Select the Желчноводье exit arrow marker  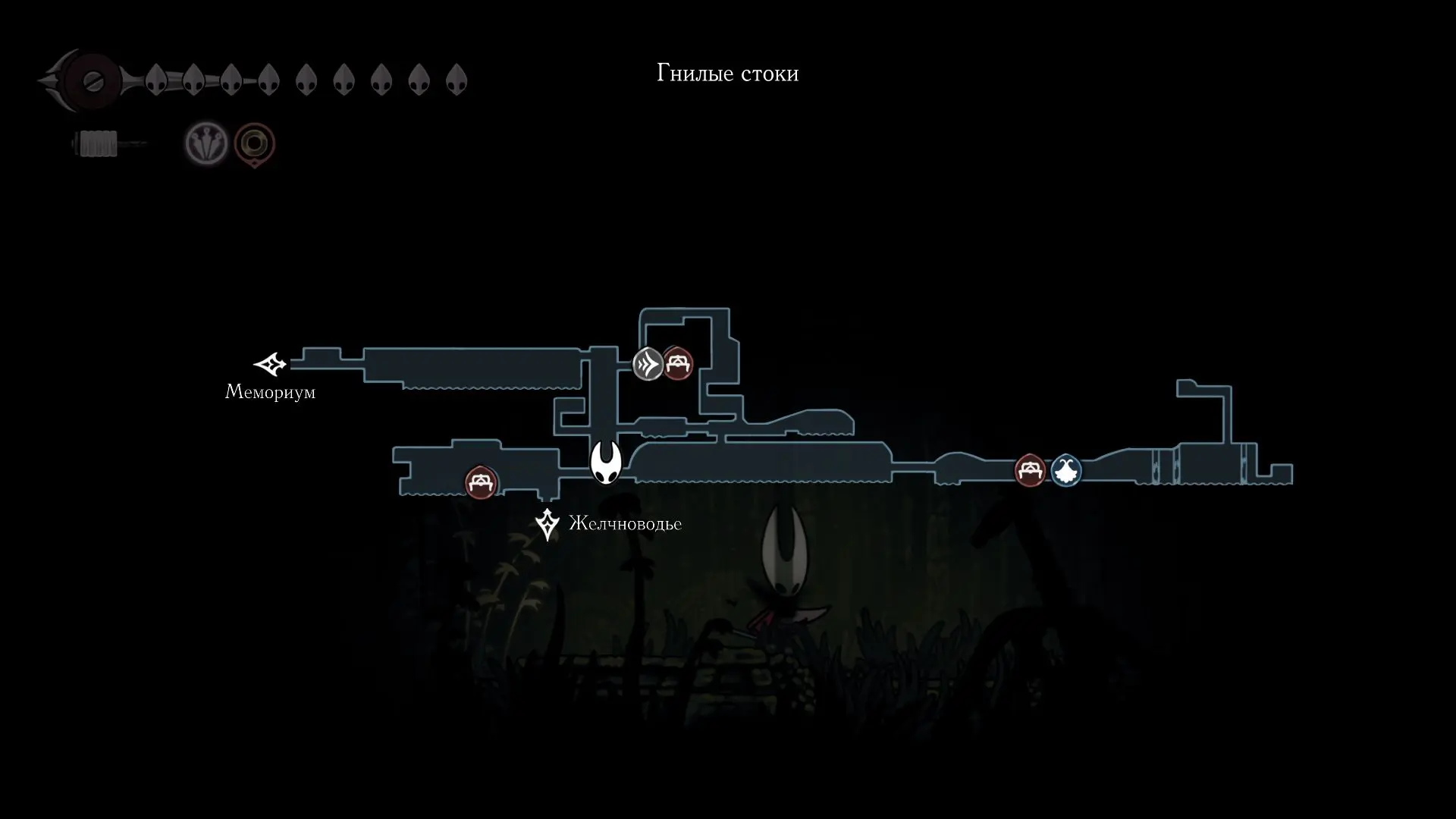(547, 524)
